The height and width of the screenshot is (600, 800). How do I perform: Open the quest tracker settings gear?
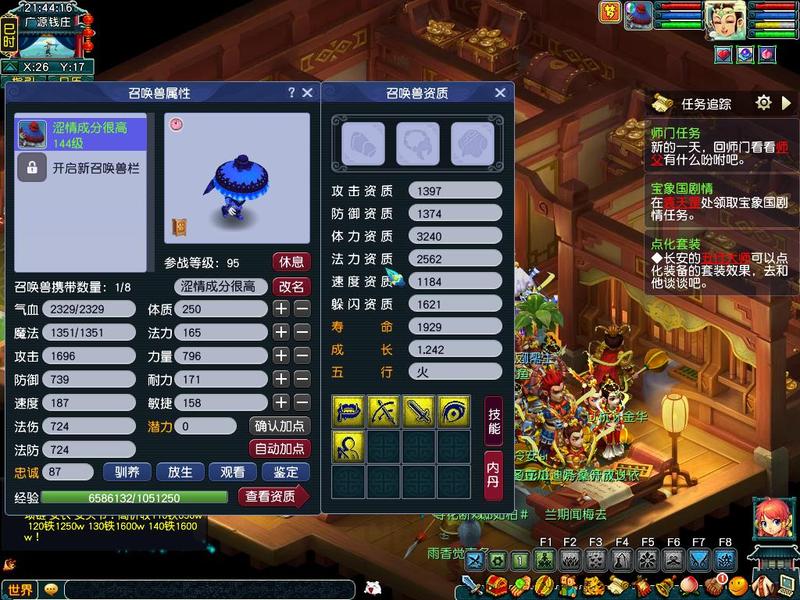click(x=763, y=103)
